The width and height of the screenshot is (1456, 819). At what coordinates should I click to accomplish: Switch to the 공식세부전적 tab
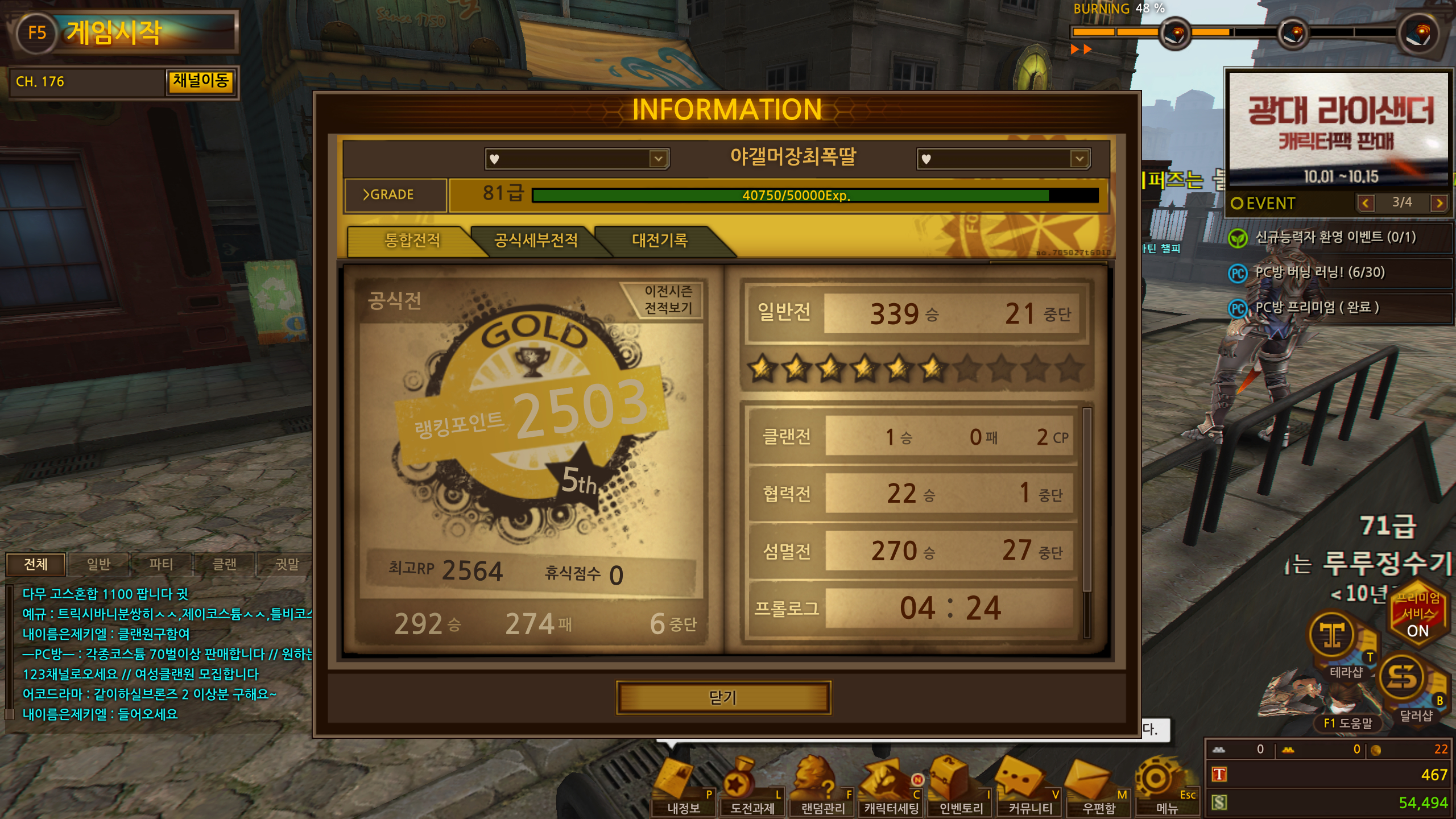pos(535,241)
